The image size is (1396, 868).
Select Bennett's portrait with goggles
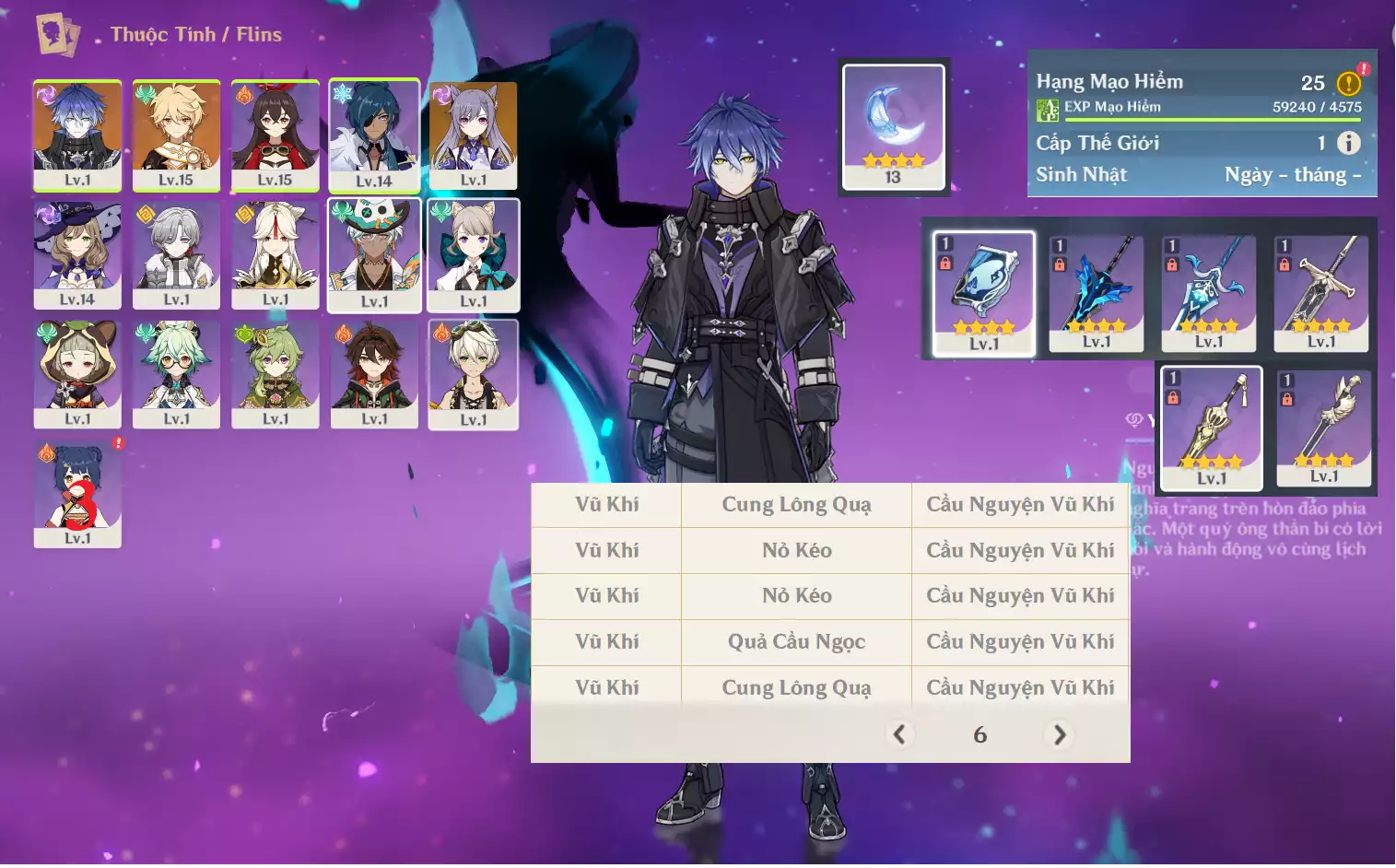click(x=474, y=374)
